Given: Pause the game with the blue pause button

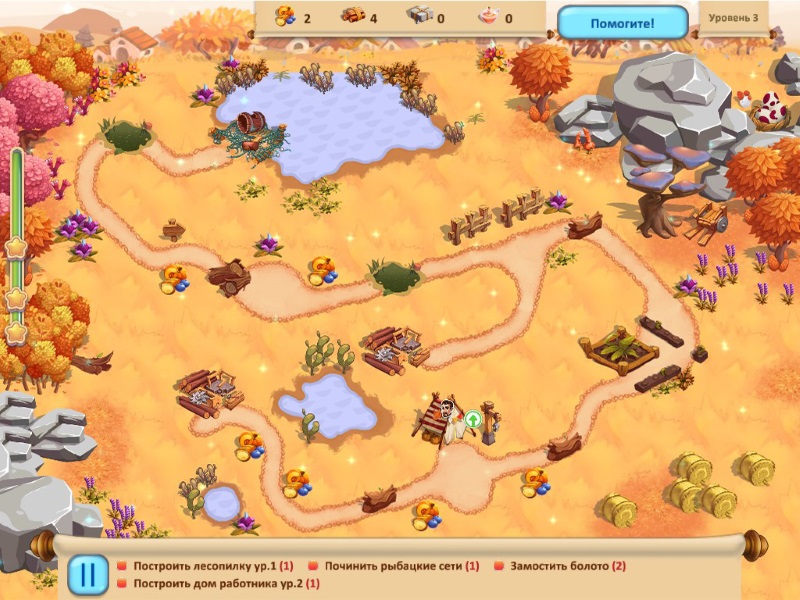Looking at the screenshot, I should coord(88,574).
